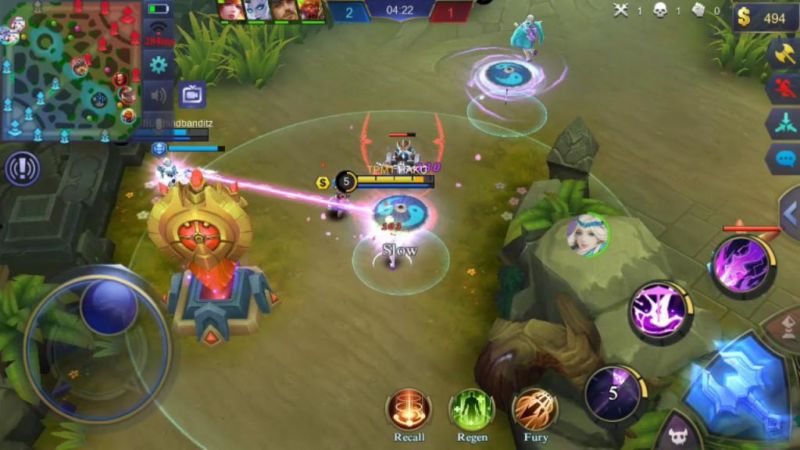Image resolution: width=800 pixels, height=450 pixels.
Task: Target the white-haired enemy hero portrait
Action: (x=587, y=236)
